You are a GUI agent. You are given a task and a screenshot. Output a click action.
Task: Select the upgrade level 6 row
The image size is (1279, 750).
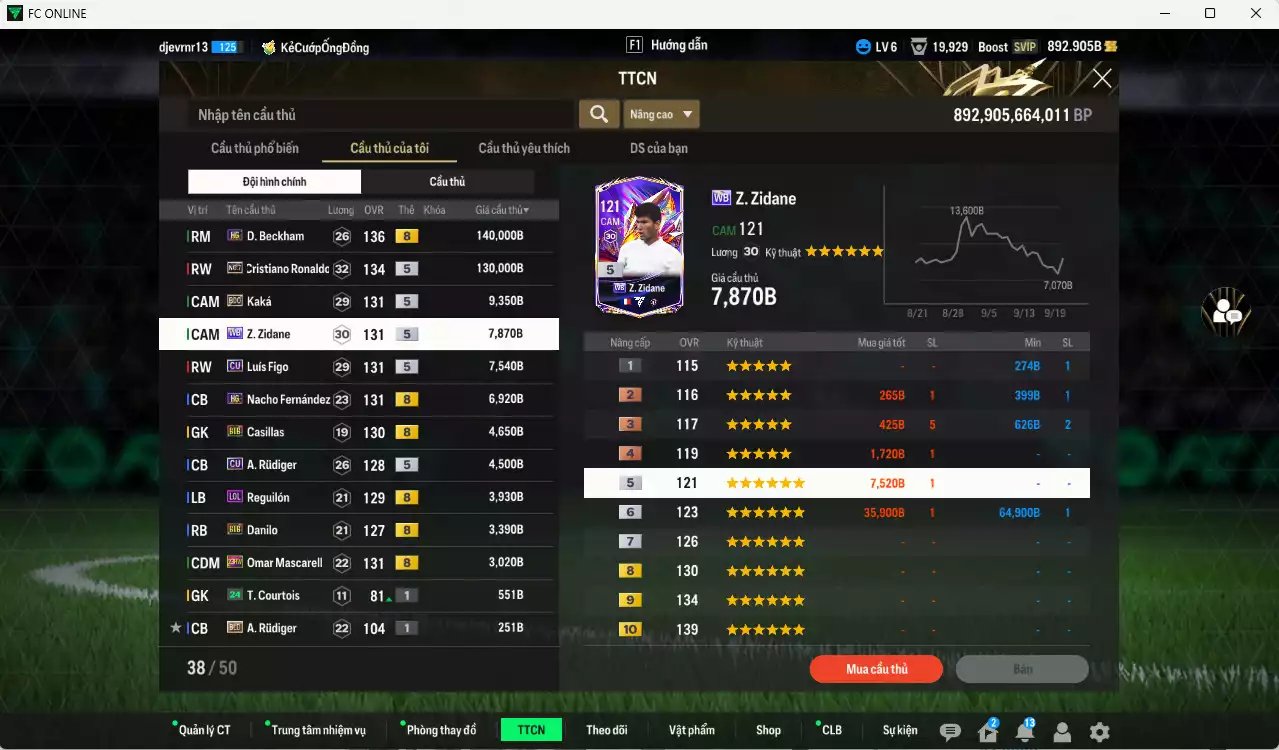836,512
